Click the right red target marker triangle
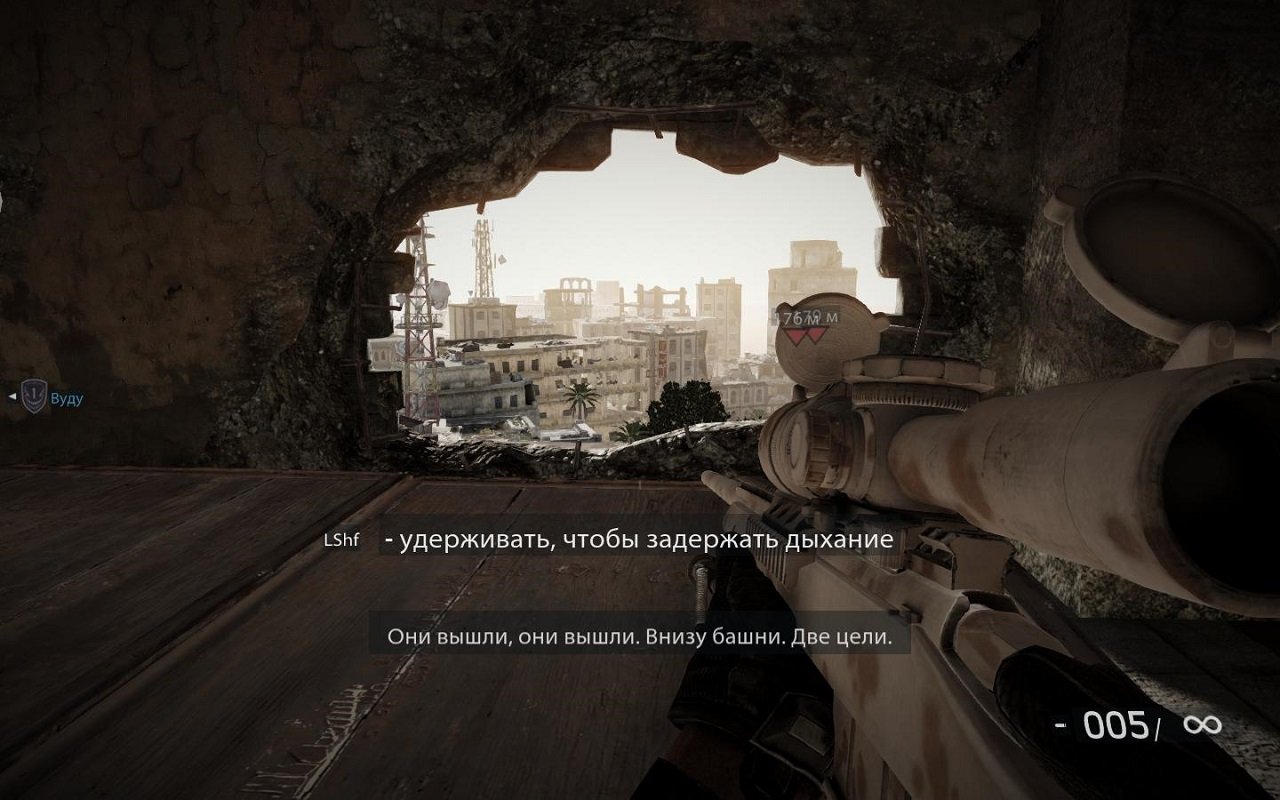The width and height of the screenshot is (1280, 800). coord(816,333)
